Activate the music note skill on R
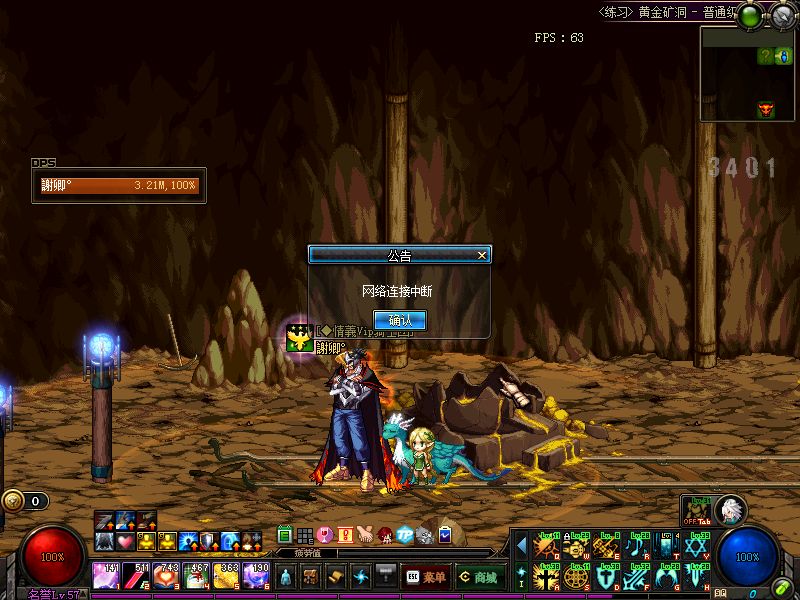This screenshot has height=600, width=800. point(638,546)
